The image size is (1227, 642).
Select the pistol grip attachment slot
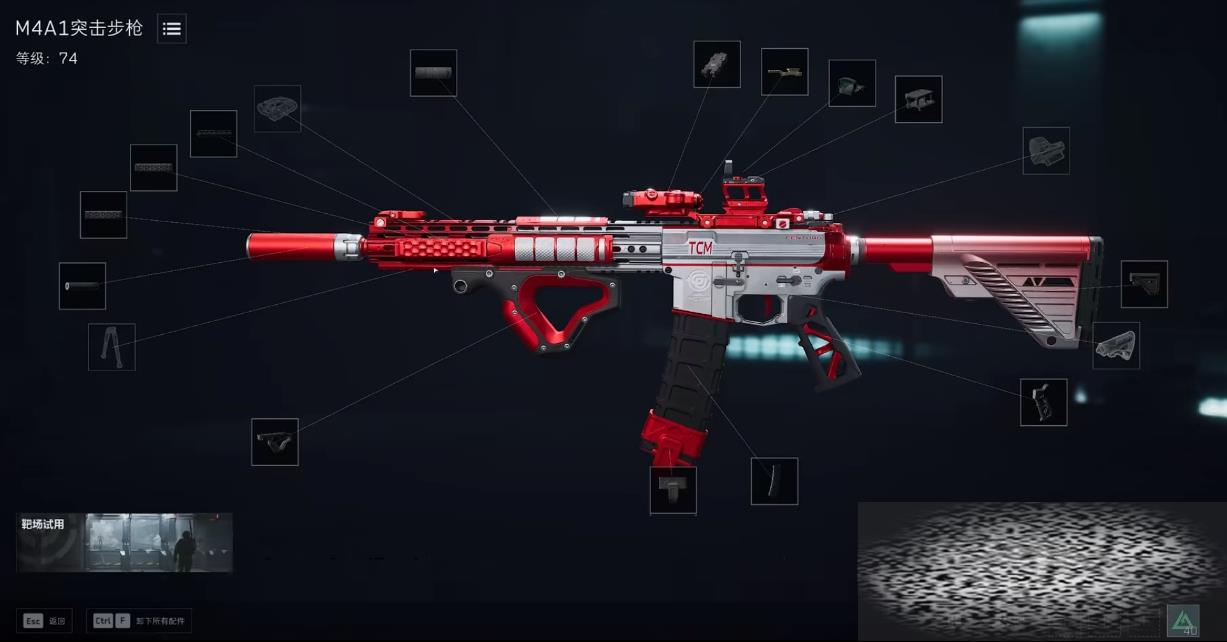pos(1043,402)
